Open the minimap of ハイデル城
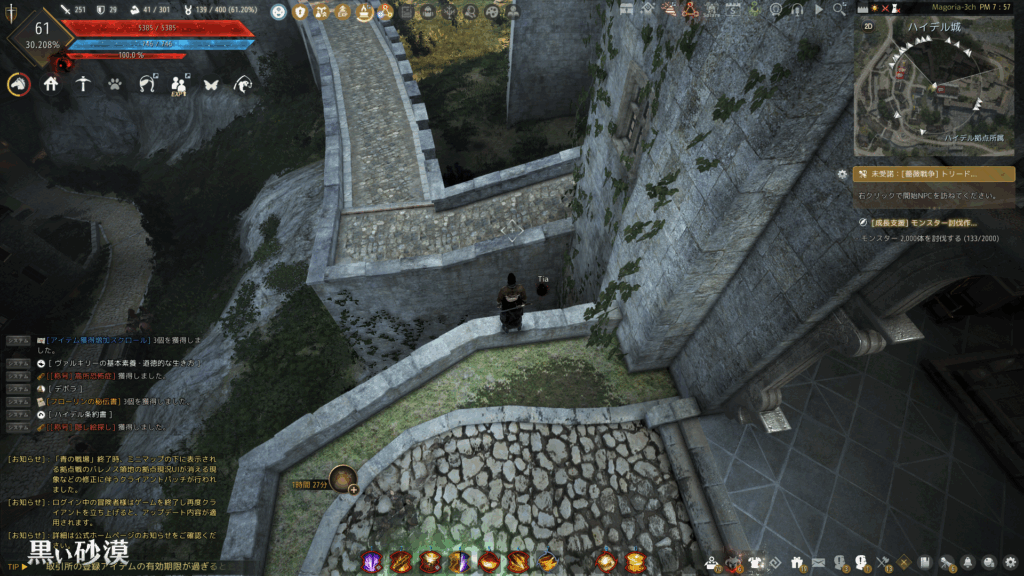Image resolution: width=1024 pixels, height=576 pixels. tap(934, 88)
